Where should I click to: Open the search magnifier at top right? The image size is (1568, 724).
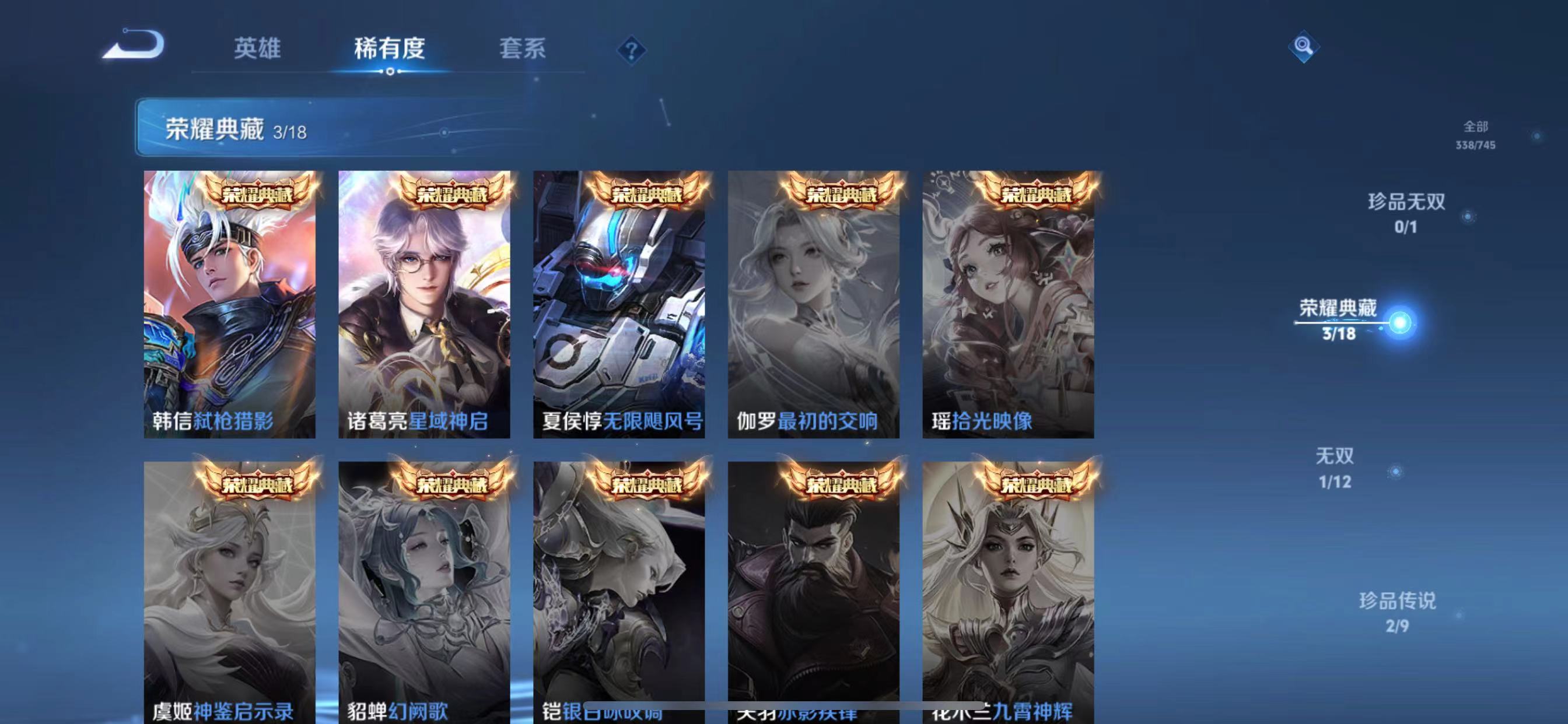point(1303,47)
